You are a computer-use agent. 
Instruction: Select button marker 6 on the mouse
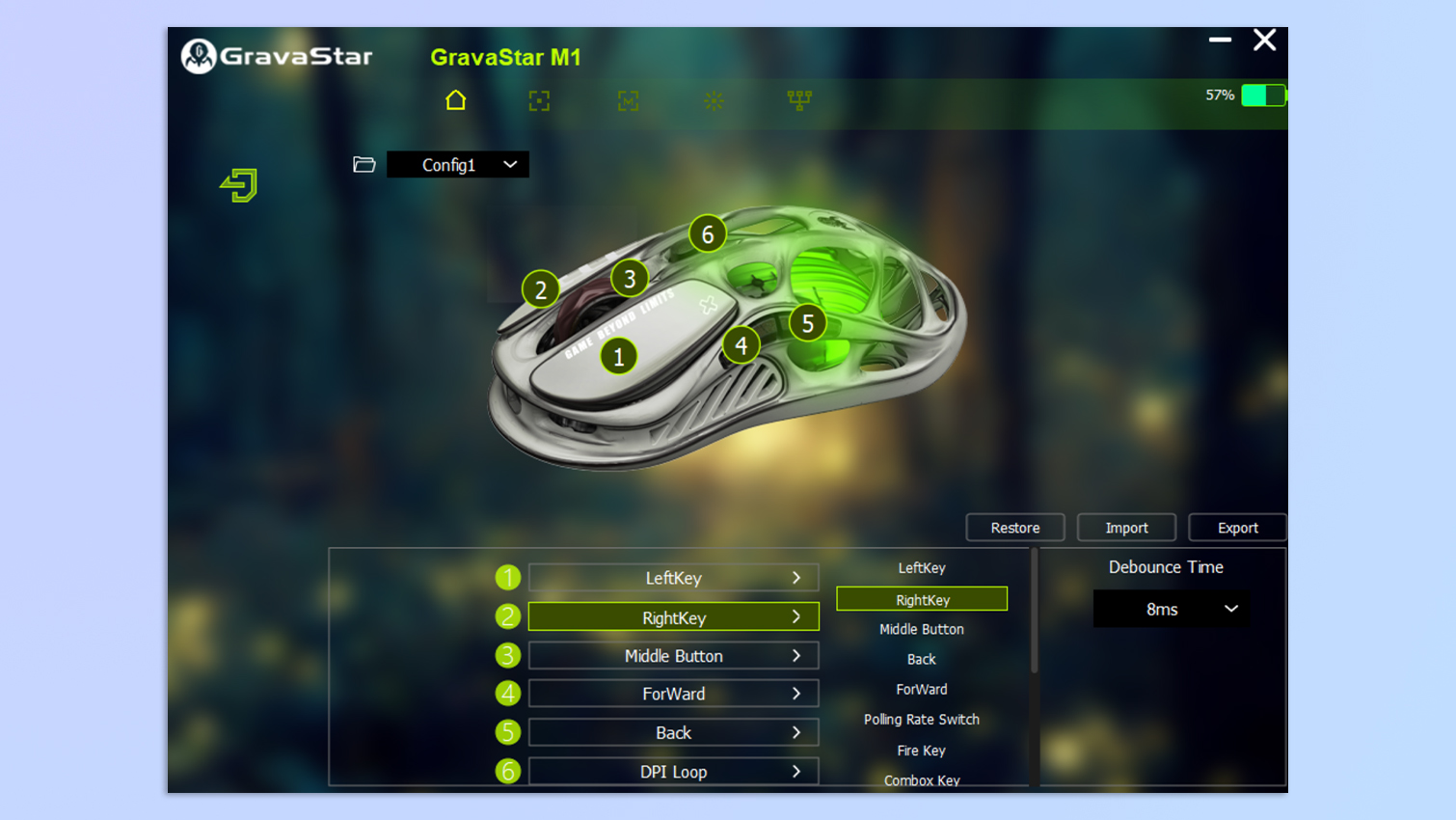707,233
